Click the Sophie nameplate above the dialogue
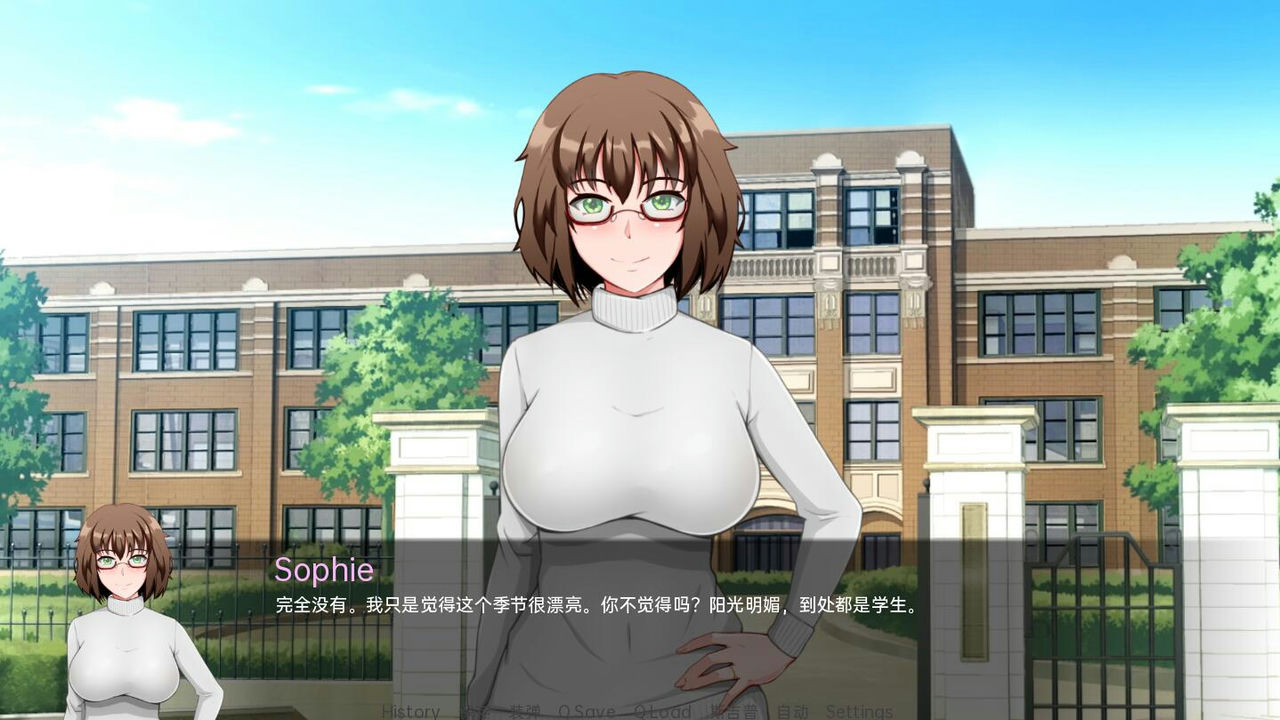Viewport: 1280px width, 720px height. (x=323, y=569)
